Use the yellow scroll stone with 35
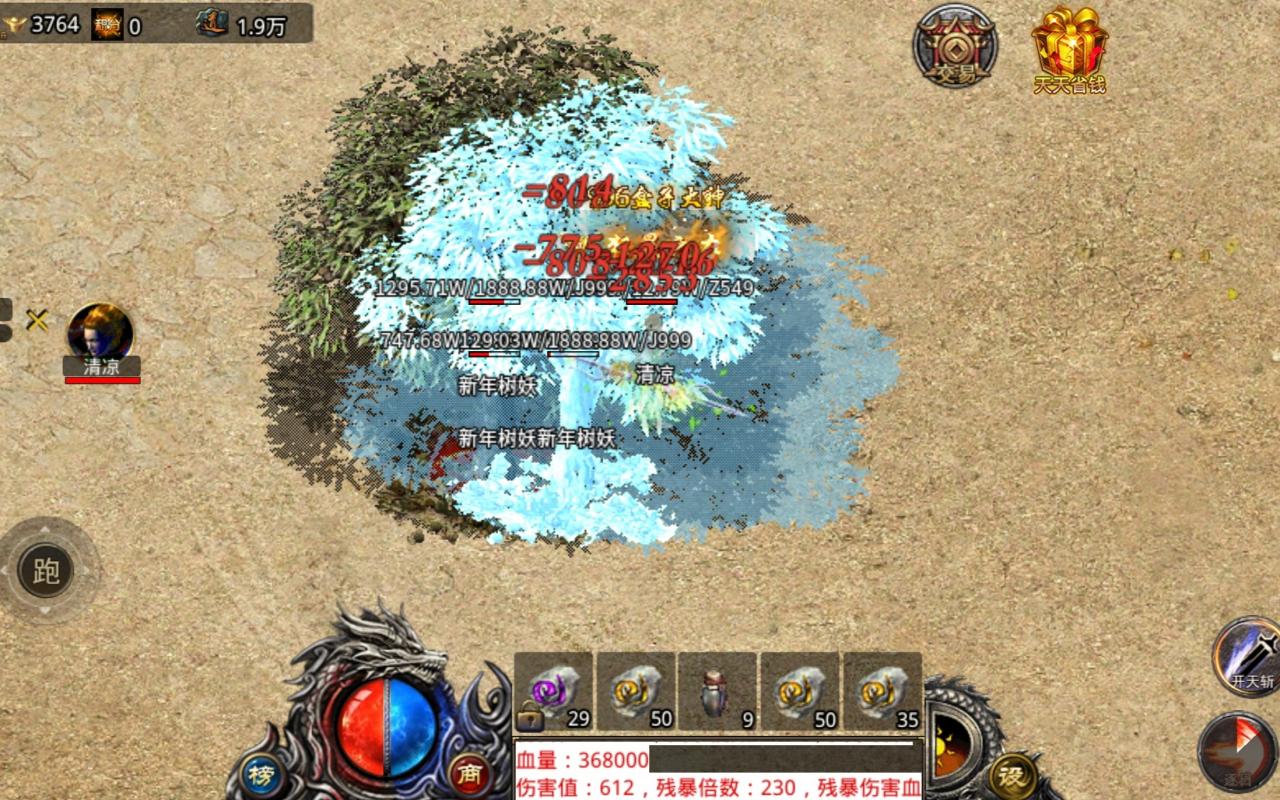 click(x=882, y=692)
